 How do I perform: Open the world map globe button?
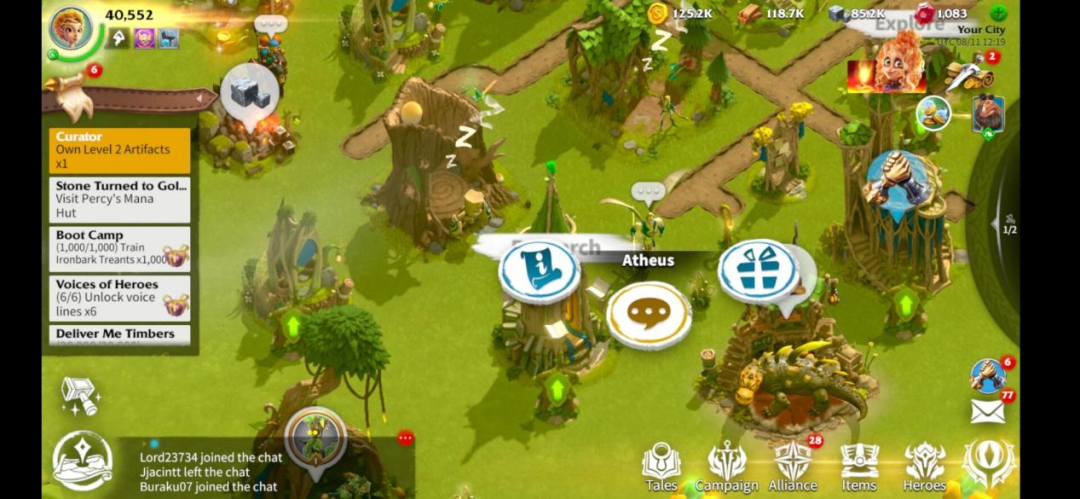coord(84,460)
